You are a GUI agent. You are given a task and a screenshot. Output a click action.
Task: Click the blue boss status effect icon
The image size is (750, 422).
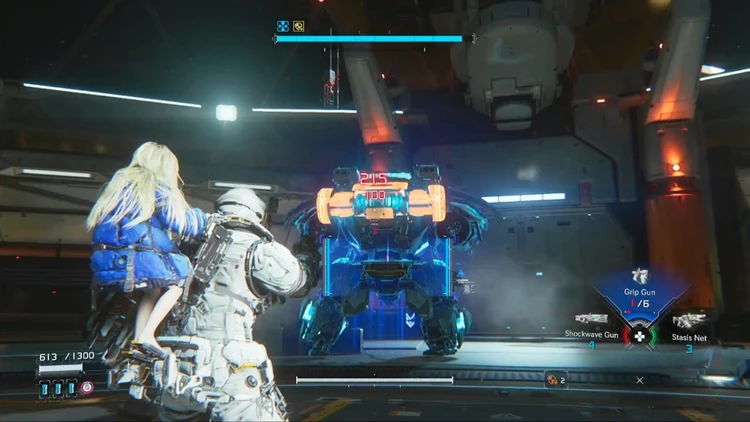coord(283,27)
